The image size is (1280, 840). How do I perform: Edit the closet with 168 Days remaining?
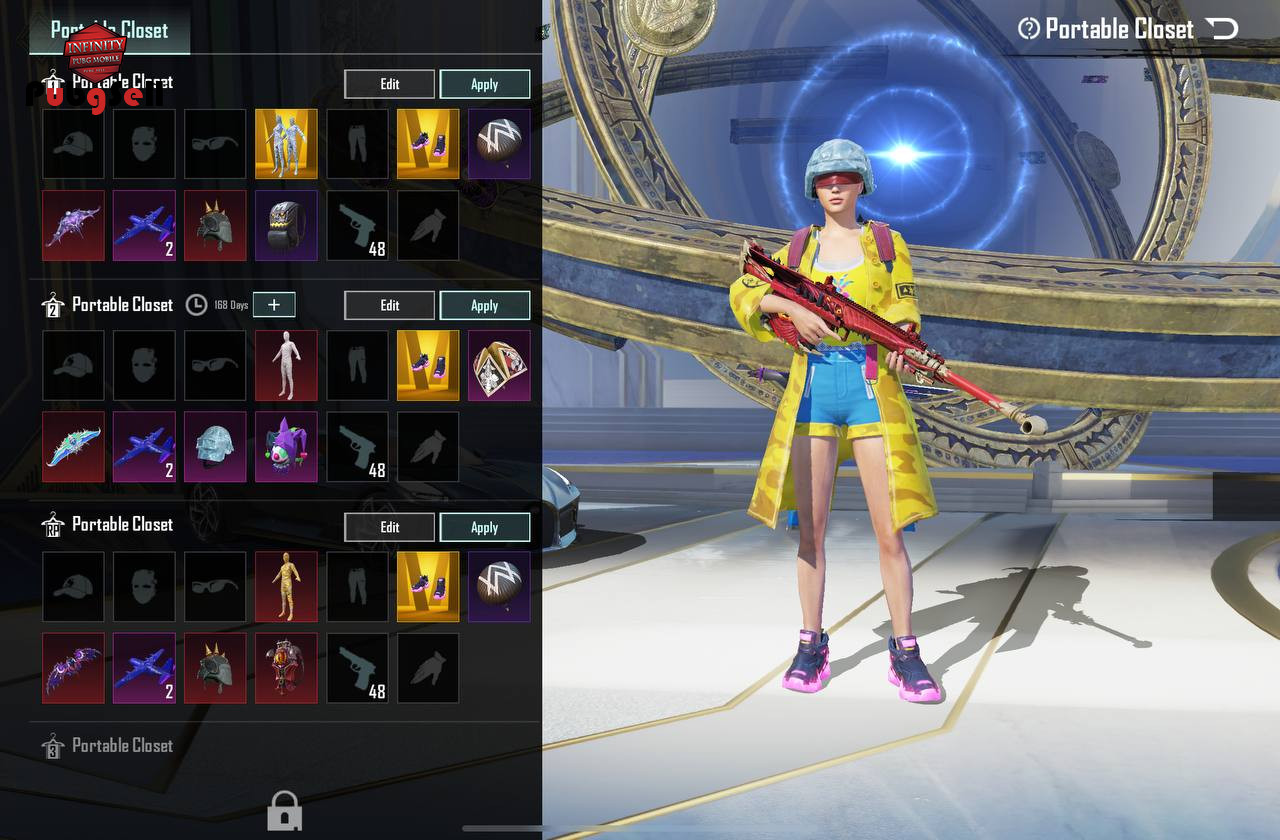point(390,305)
